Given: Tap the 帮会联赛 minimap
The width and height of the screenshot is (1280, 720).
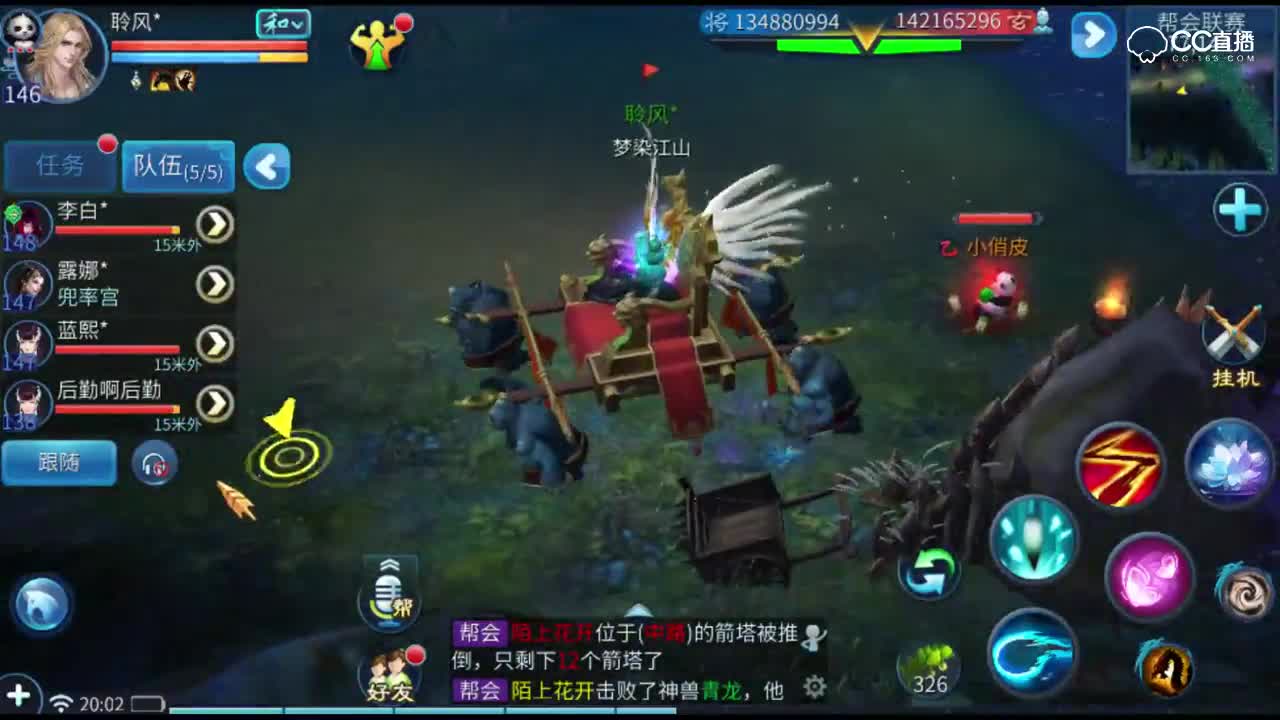Looking at the screenshot, I should (x=1200, y=110).
